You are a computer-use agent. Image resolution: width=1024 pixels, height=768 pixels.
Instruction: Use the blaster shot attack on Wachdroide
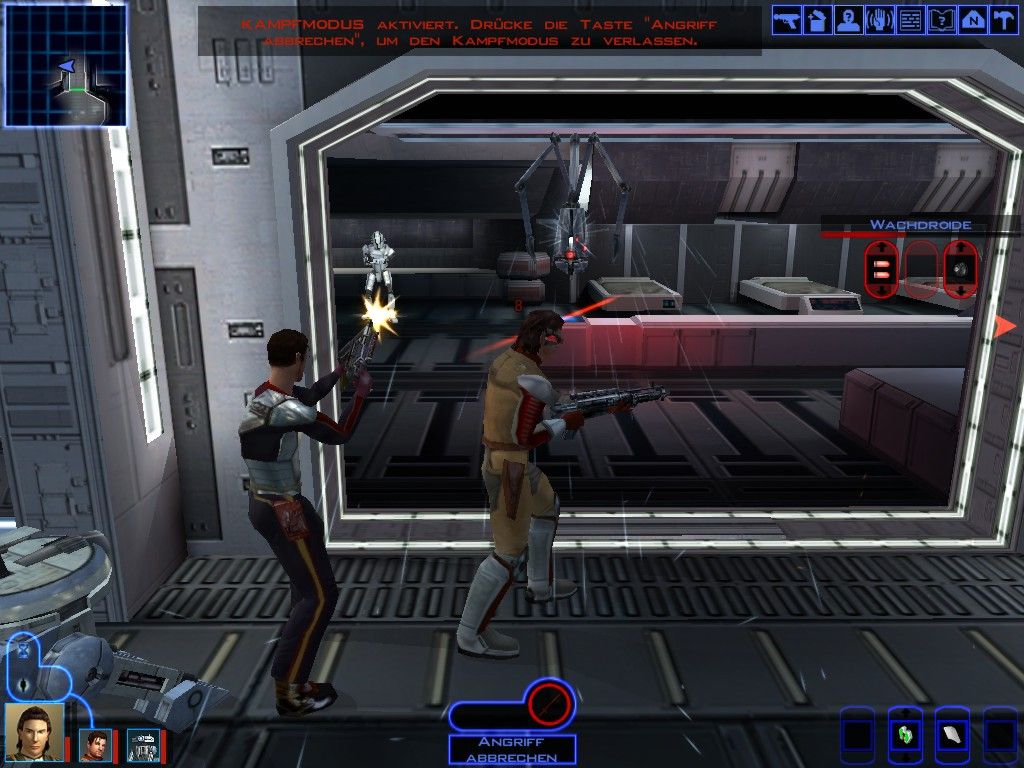(881, 269)
